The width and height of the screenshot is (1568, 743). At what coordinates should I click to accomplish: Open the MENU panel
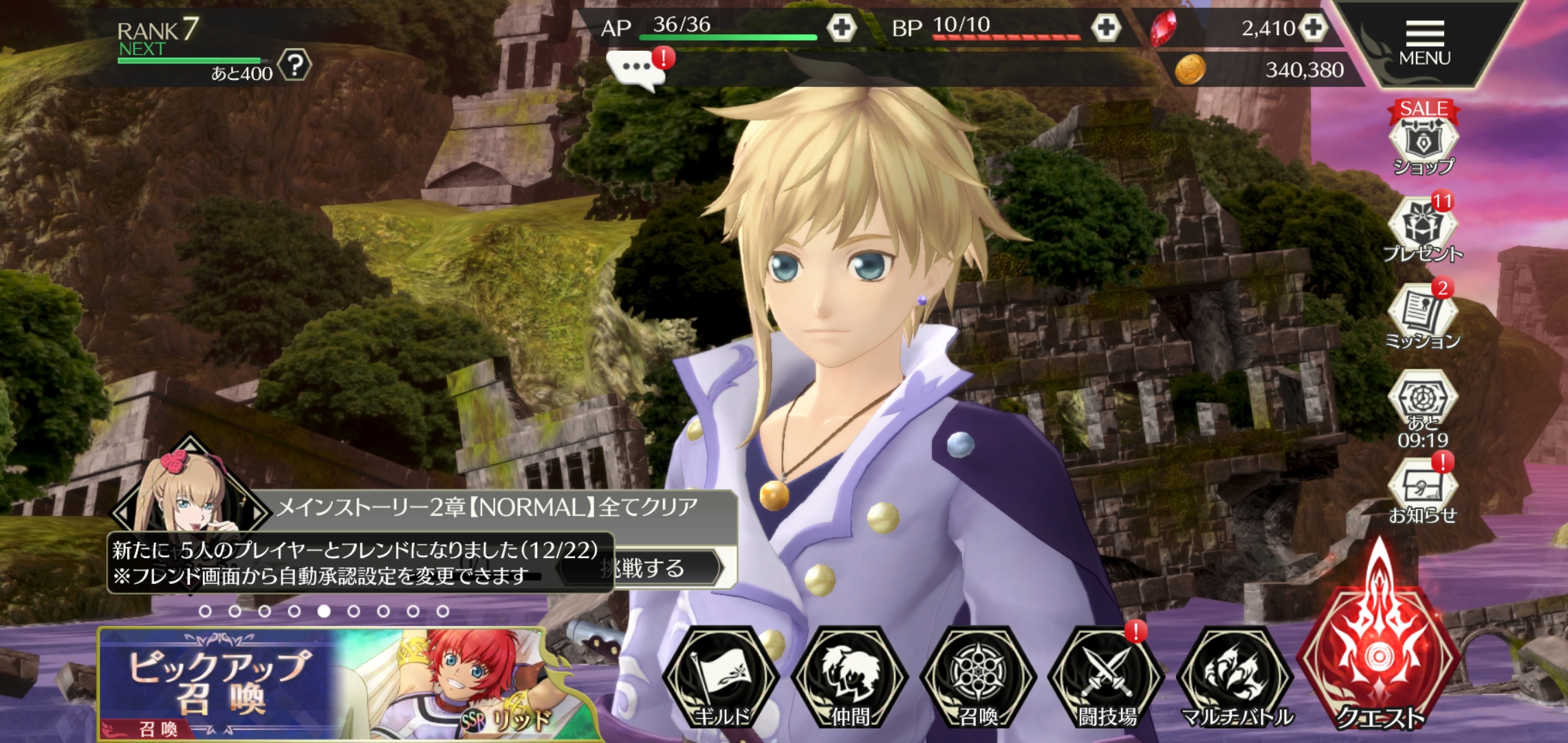click(1424, 43)
